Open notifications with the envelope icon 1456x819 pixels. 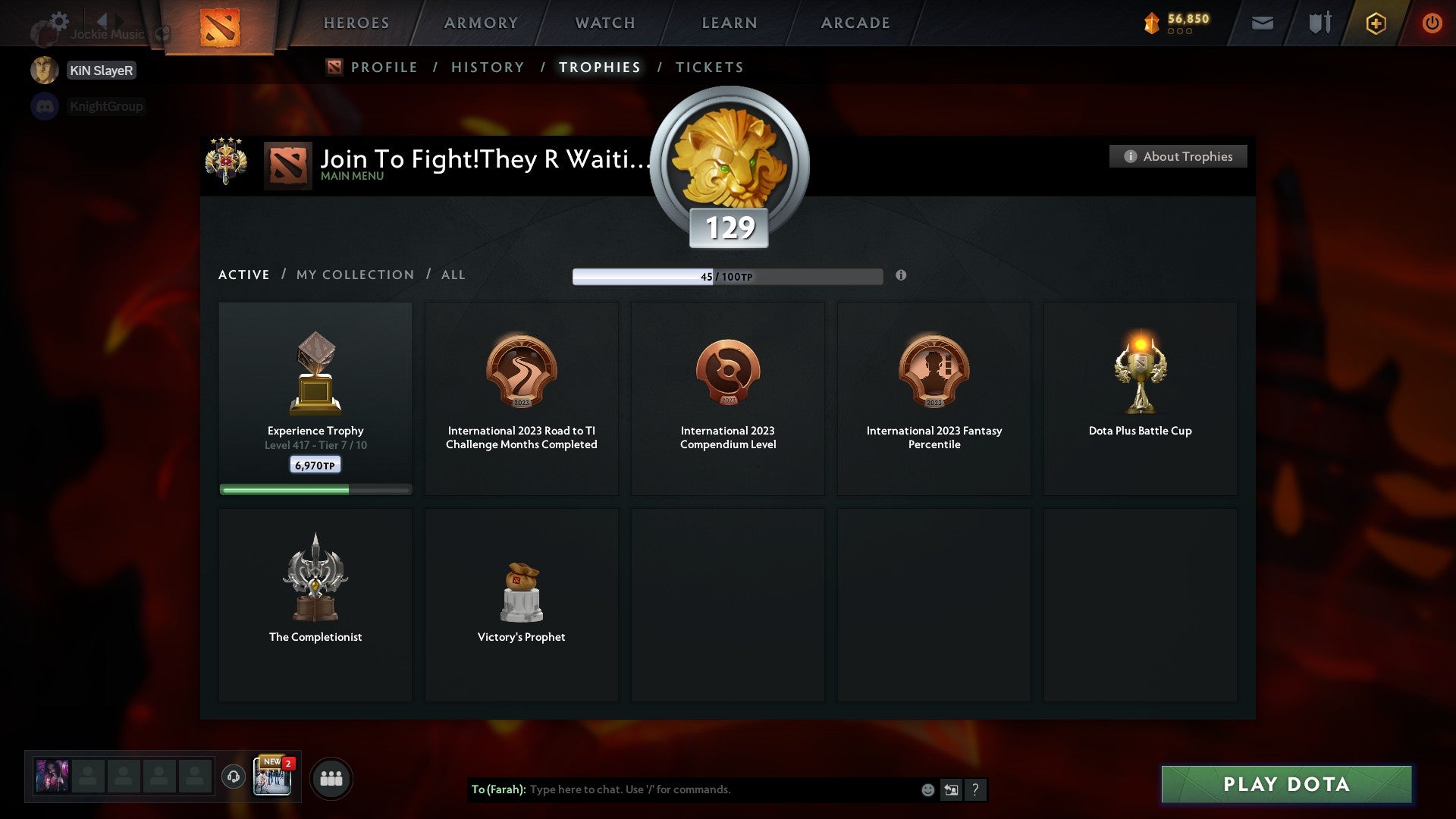pyautogui.click(x=1263, y=23)
